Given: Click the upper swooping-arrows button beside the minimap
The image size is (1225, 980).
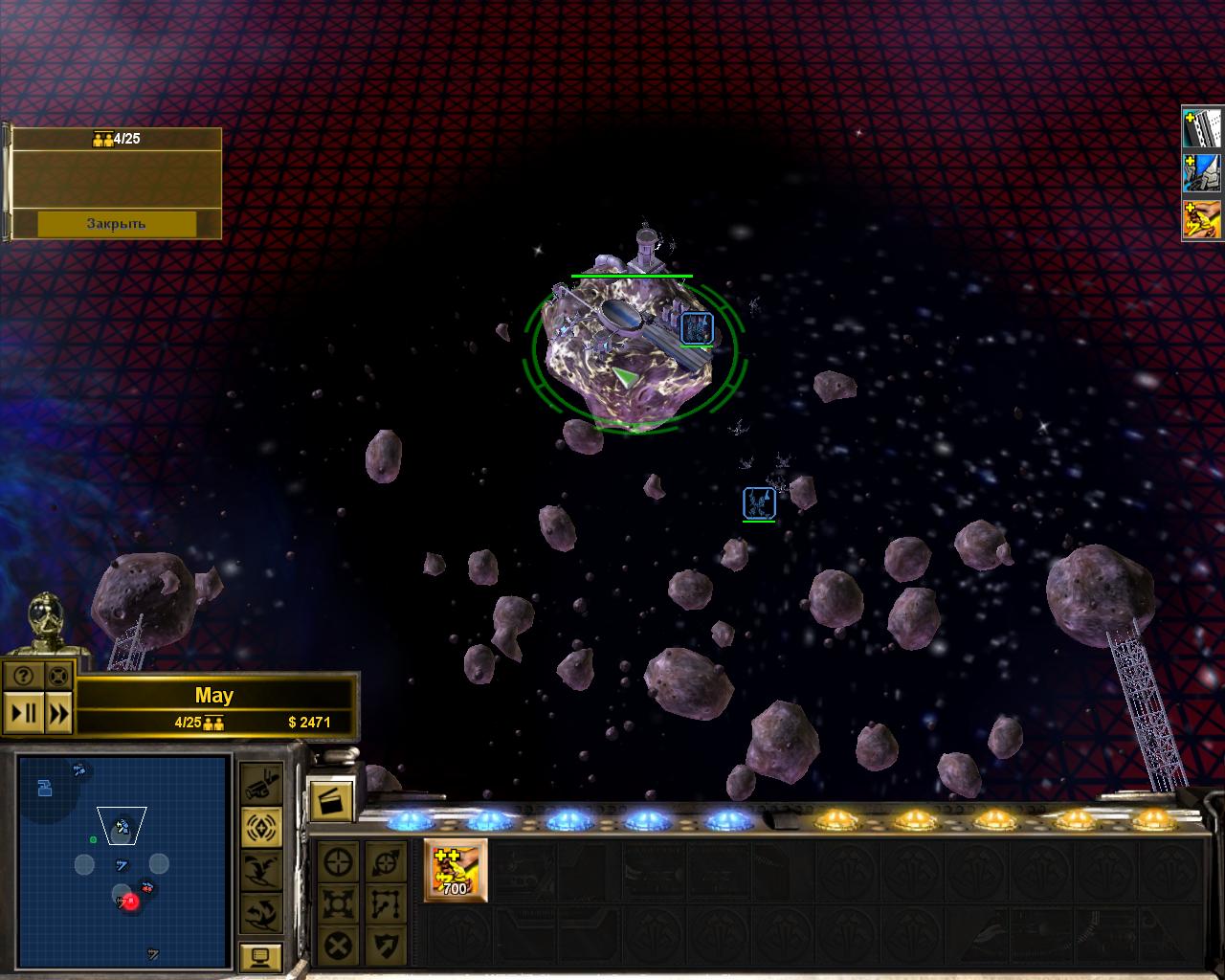Looking at the screenshot, I should (x=261, y=869).
